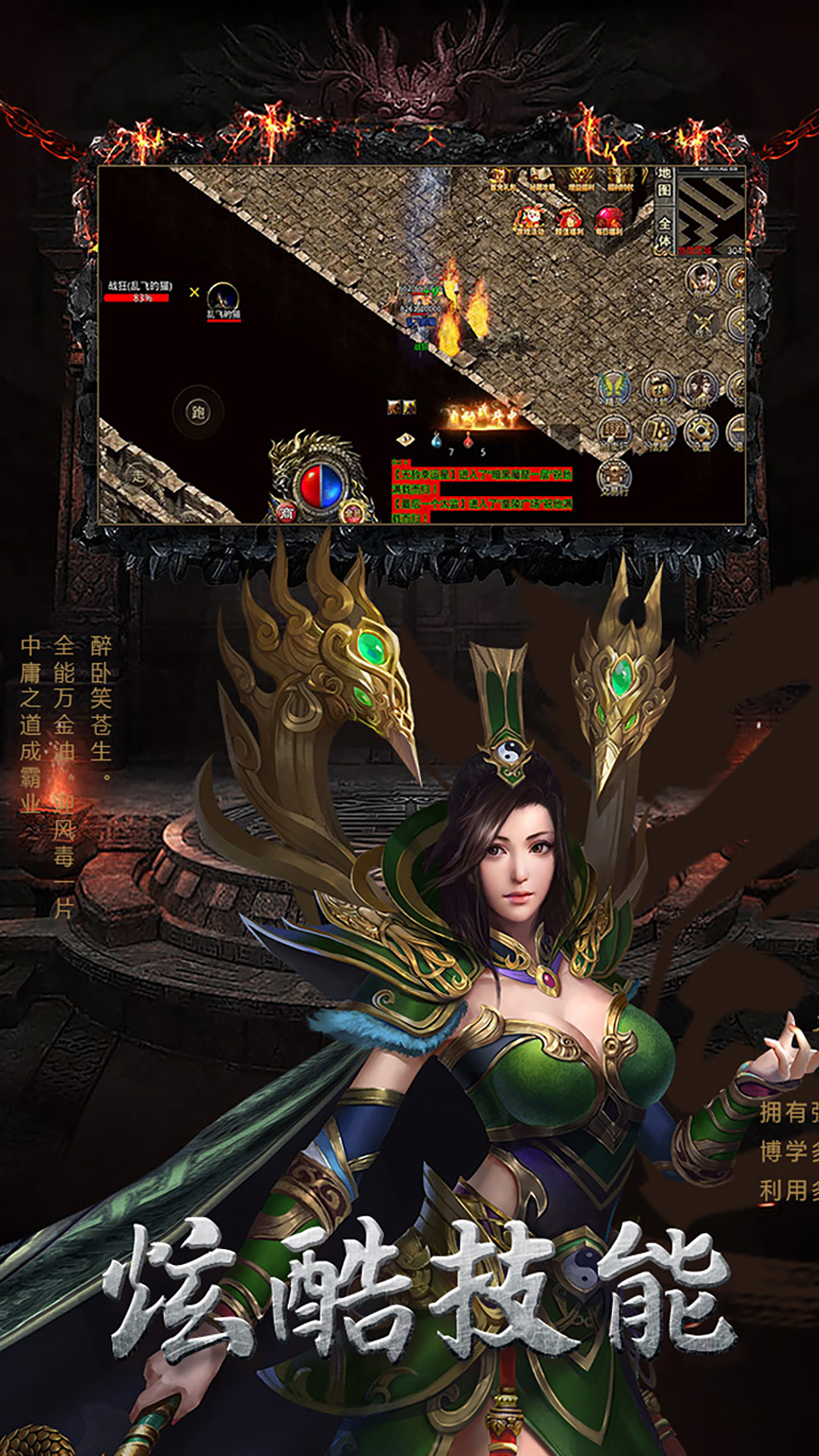Open the 每日福利 daily rewards icon
Image resolution: width=819 pixels, height=1456 pixels.
[x=609, y=221]
